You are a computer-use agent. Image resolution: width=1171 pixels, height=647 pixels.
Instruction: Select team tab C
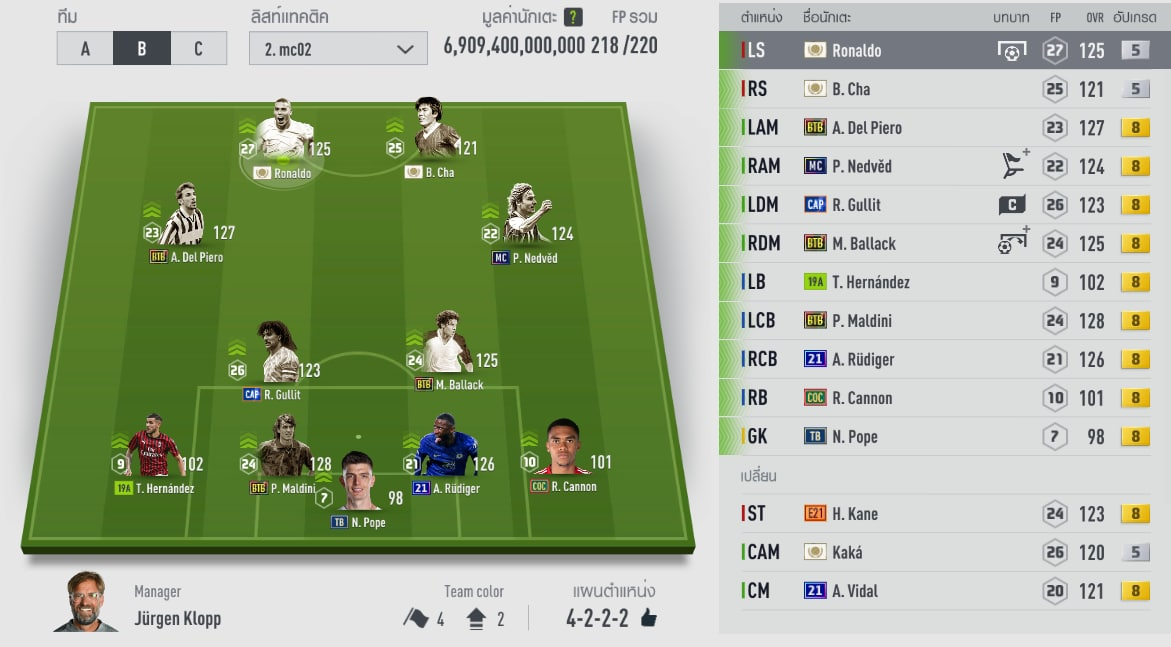[198, 48]
